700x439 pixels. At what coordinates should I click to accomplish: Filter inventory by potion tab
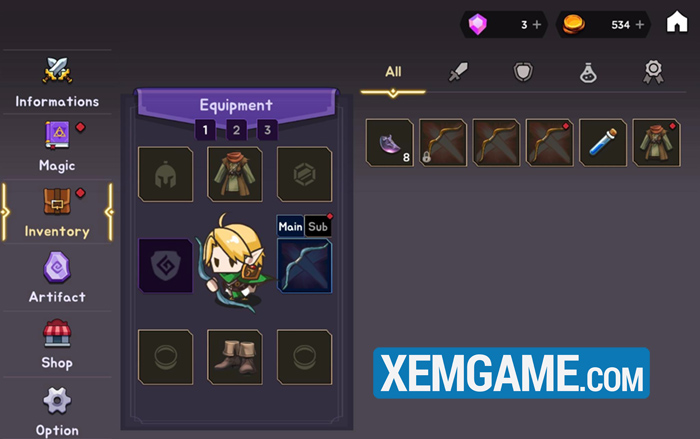[588, 72]
